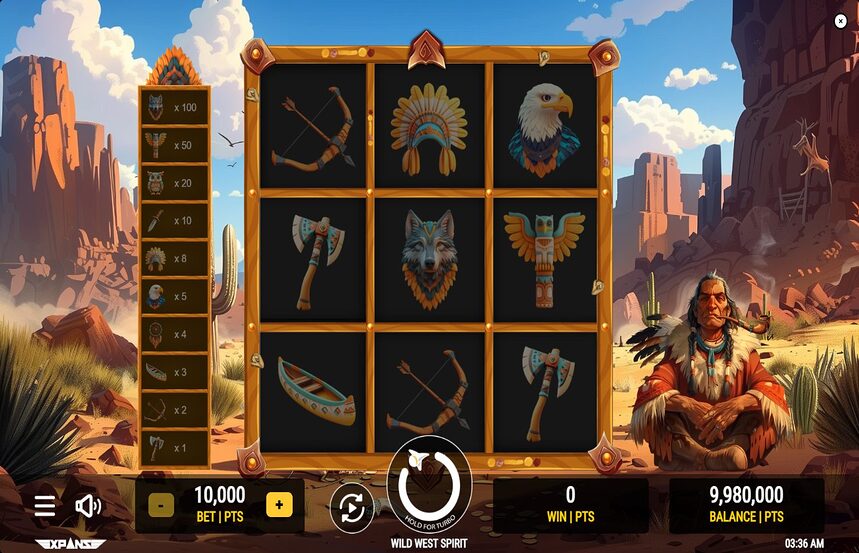Activate the autoplay circular arrows button

352,508
